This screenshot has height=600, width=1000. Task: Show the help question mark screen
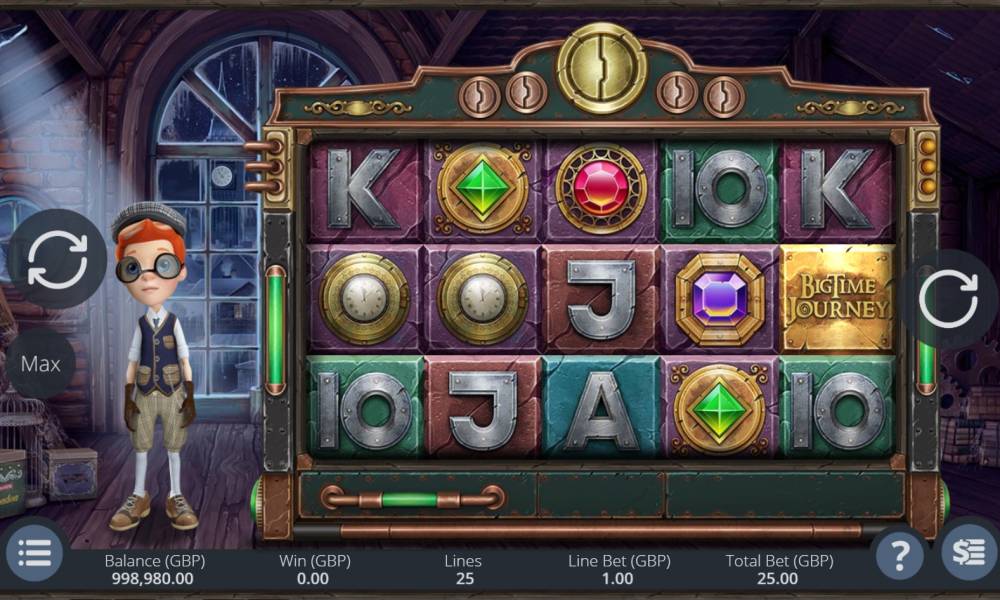(899, 553)
